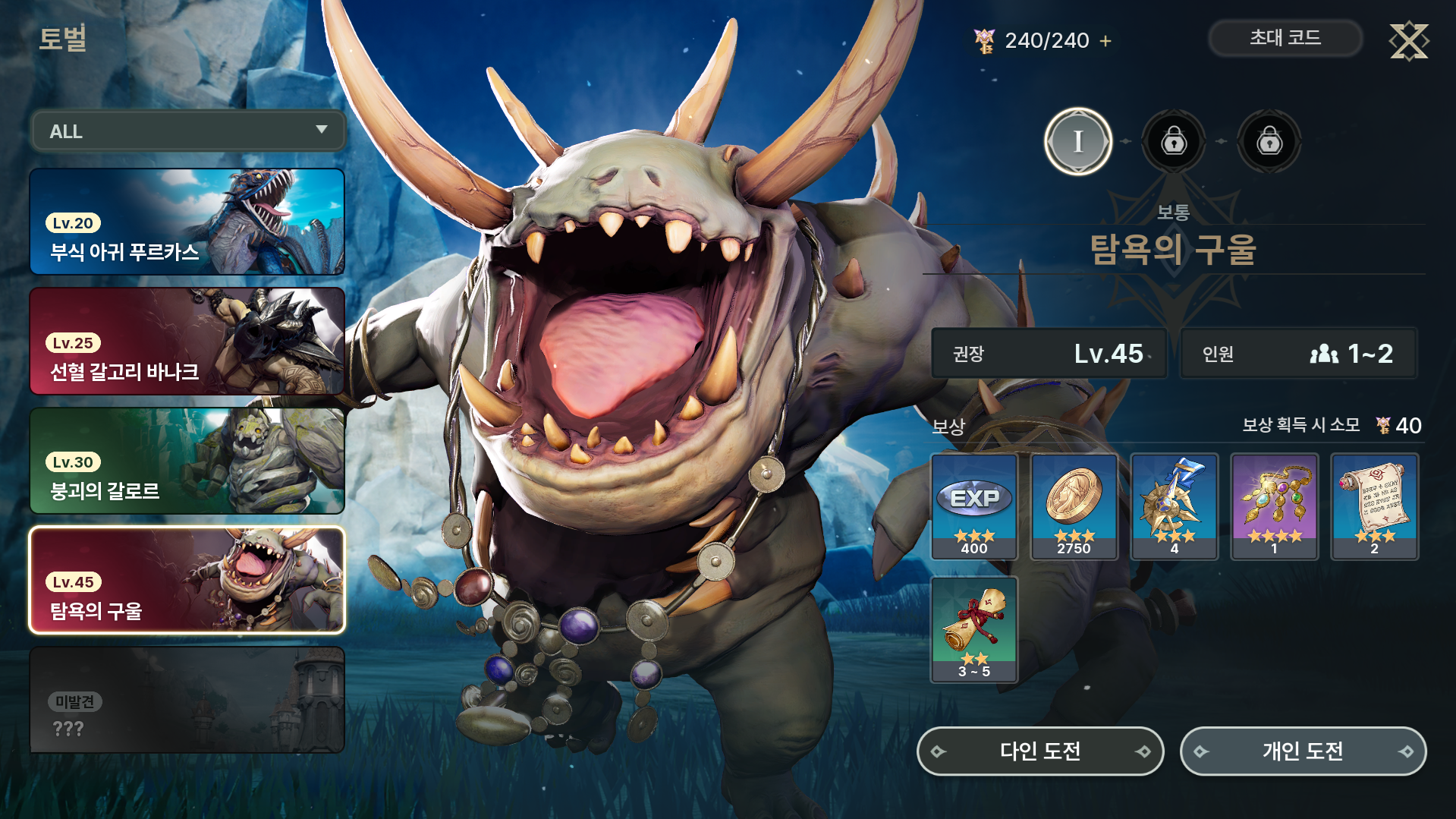Start 개인 도전 solo challenge

tap(1303, 751)
